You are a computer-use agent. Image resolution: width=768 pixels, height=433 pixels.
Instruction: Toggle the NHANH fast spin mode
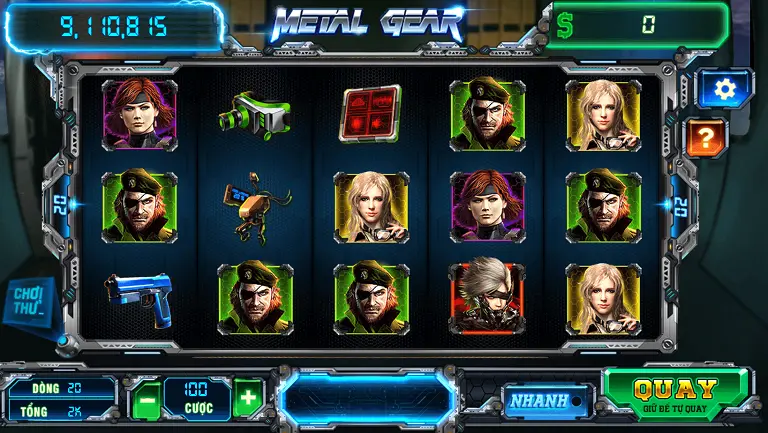click(x=535, y=401)
